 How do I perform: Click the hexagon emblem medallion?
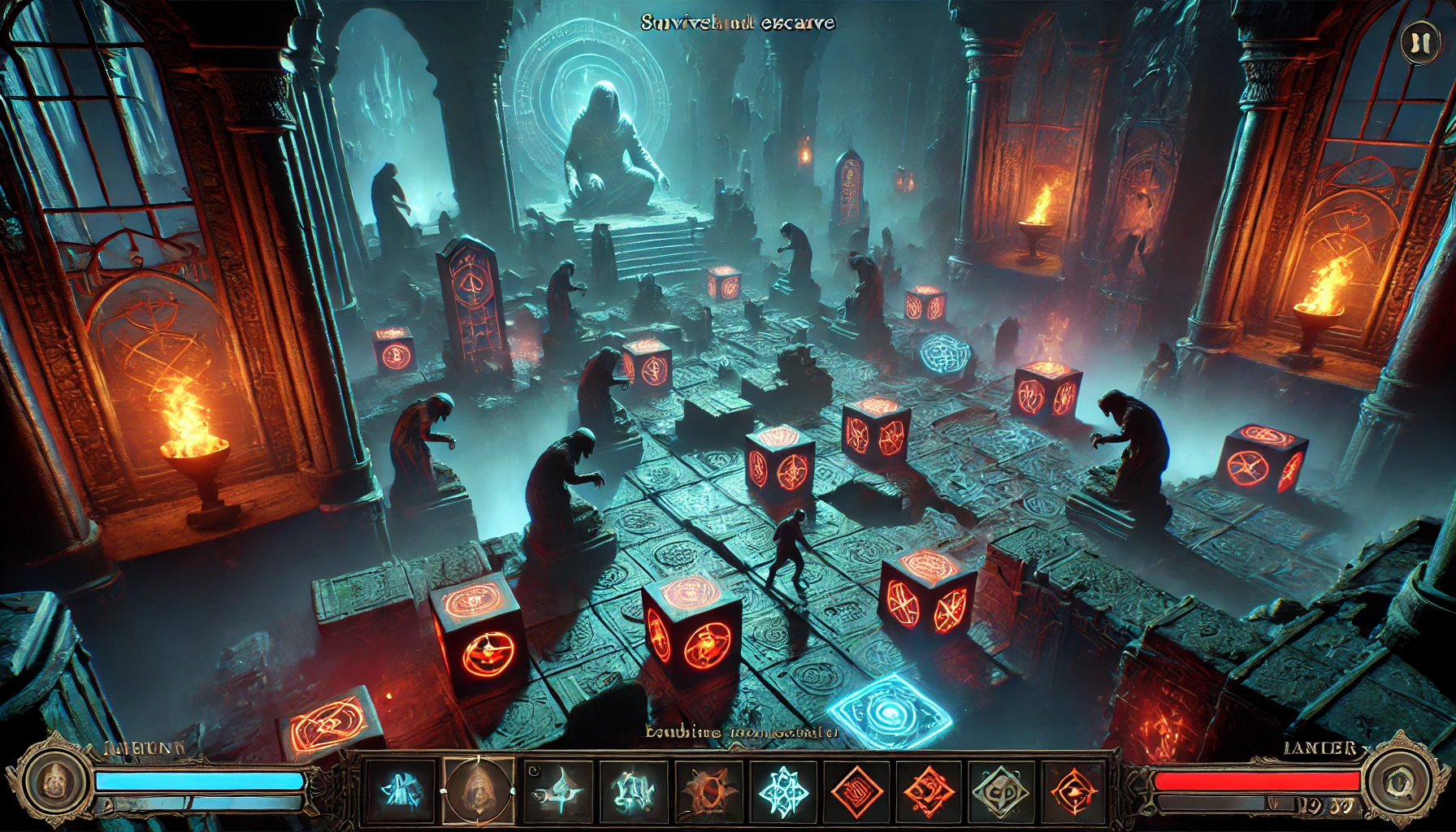[1399, 782]
